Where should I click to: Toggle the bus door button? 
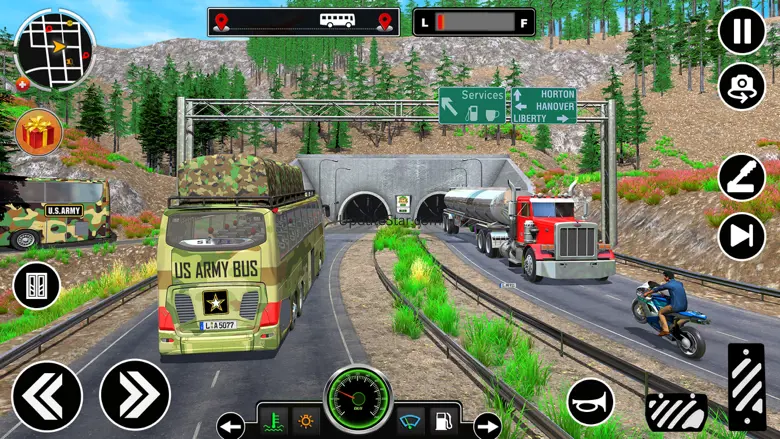point(37,286)
